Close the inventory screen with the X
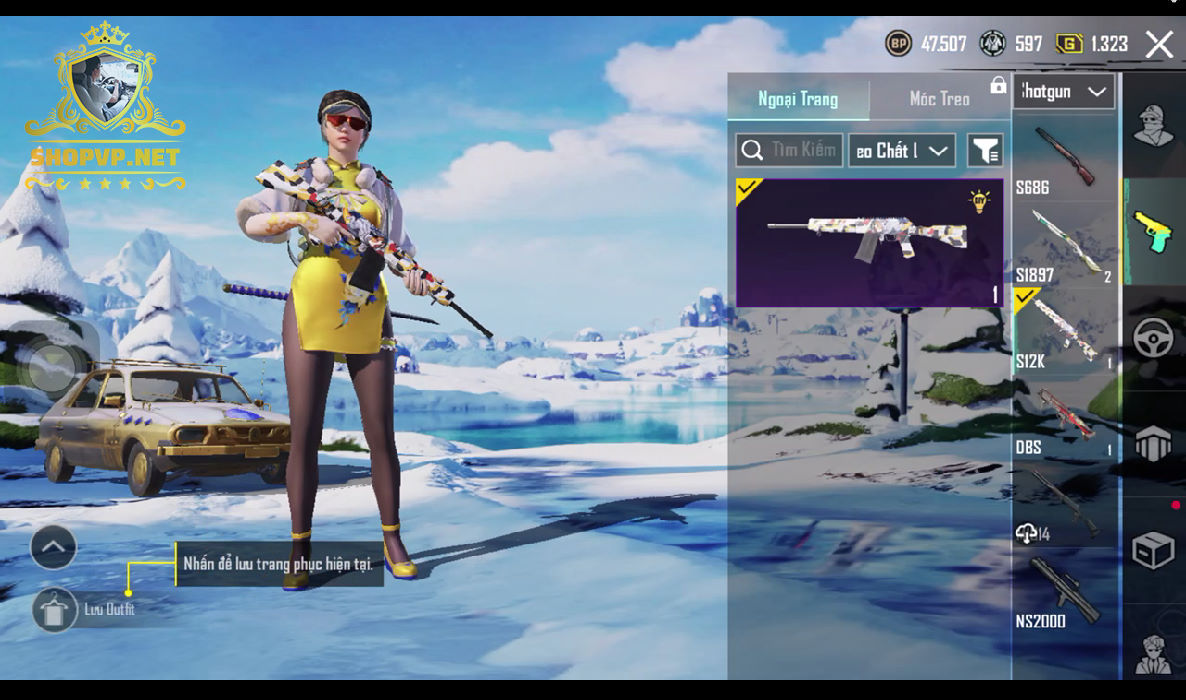This screenshot has width=1186, height=700. coord(1159,44)
